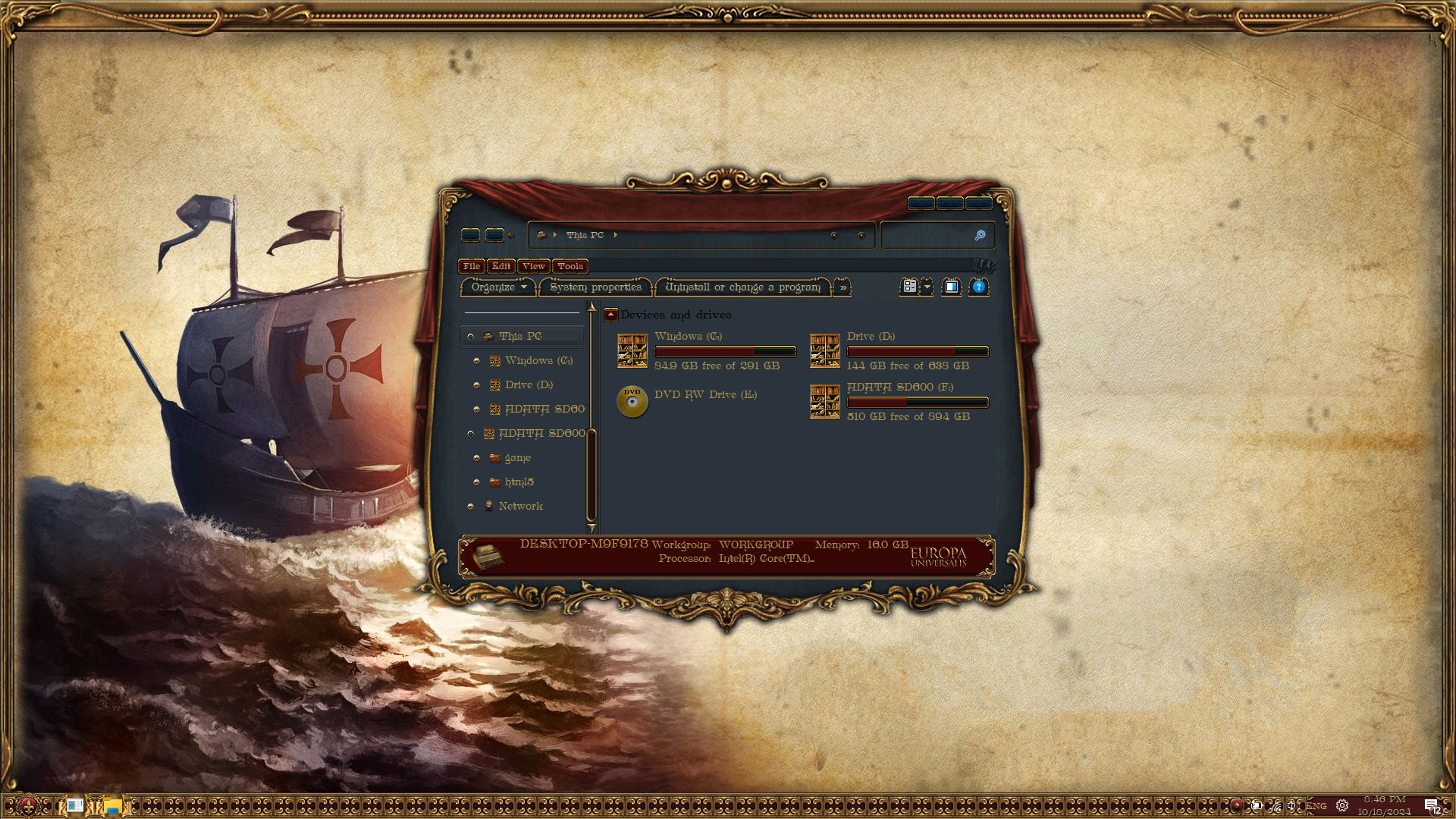Open the Edit menu

tap(500, 266)
